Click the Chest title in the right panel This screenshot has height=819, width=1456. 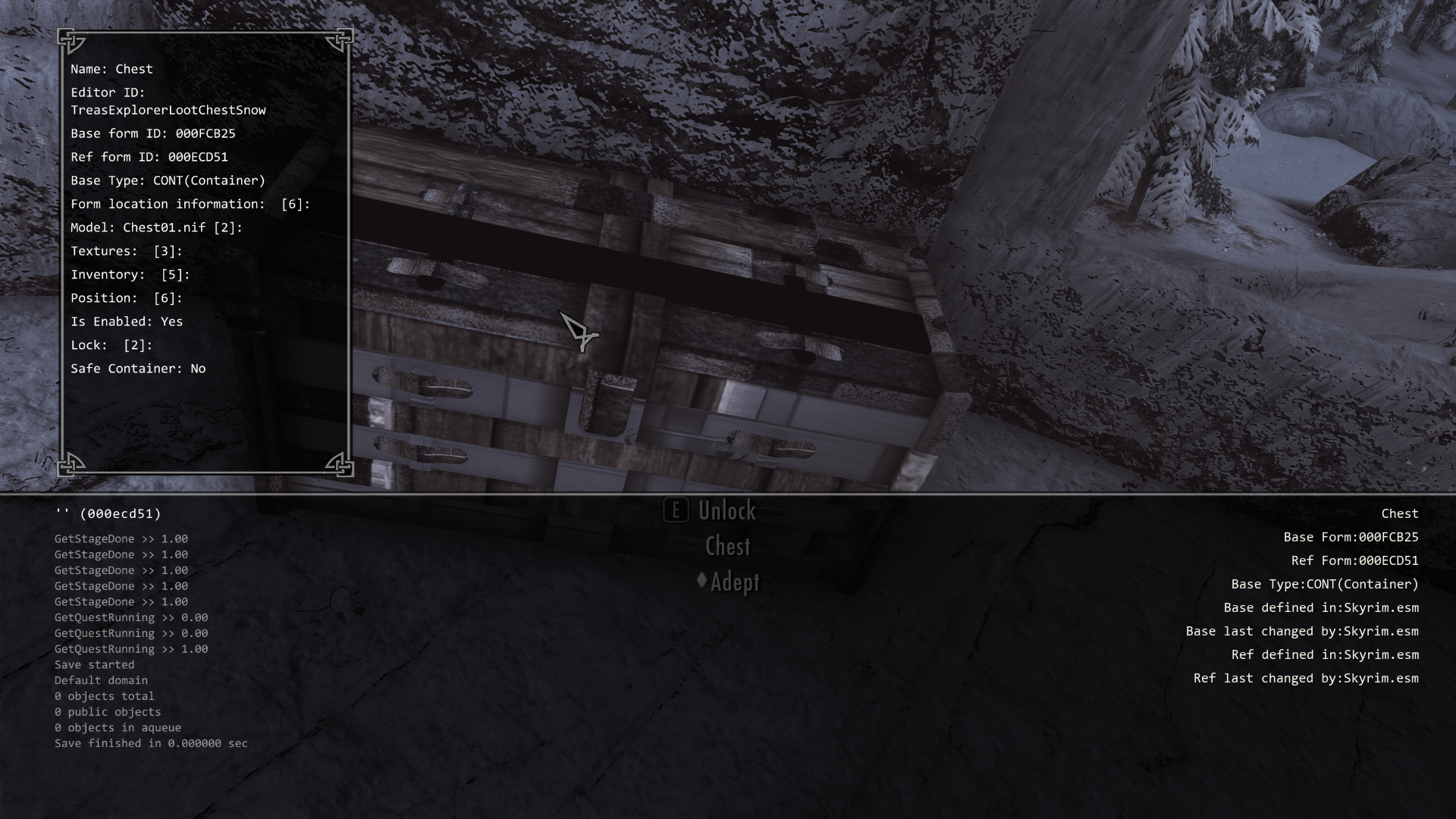[1399, 513]
